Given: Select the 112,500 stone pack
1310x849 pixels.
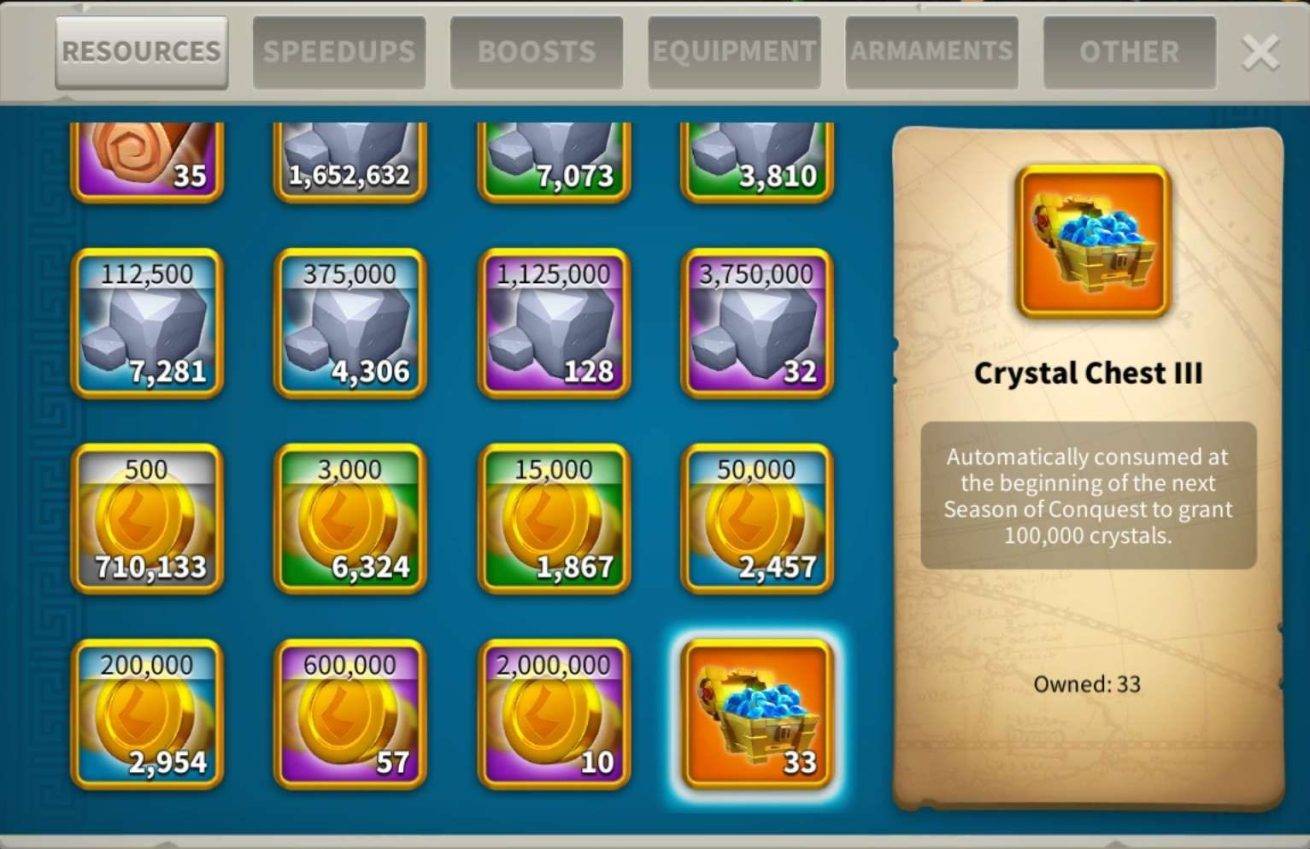Looking at the screenshot, I should pyautogui.click(x=147, y=324).
